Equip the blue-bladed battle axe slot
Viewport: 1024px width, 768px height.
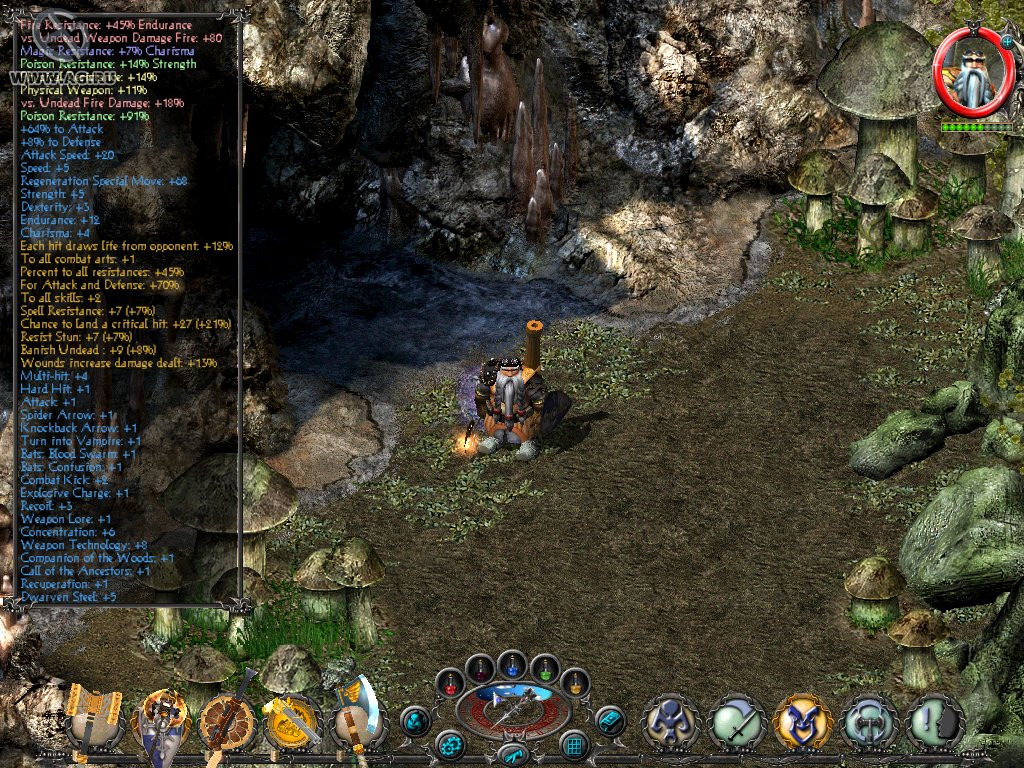click(x=355, y=716)
